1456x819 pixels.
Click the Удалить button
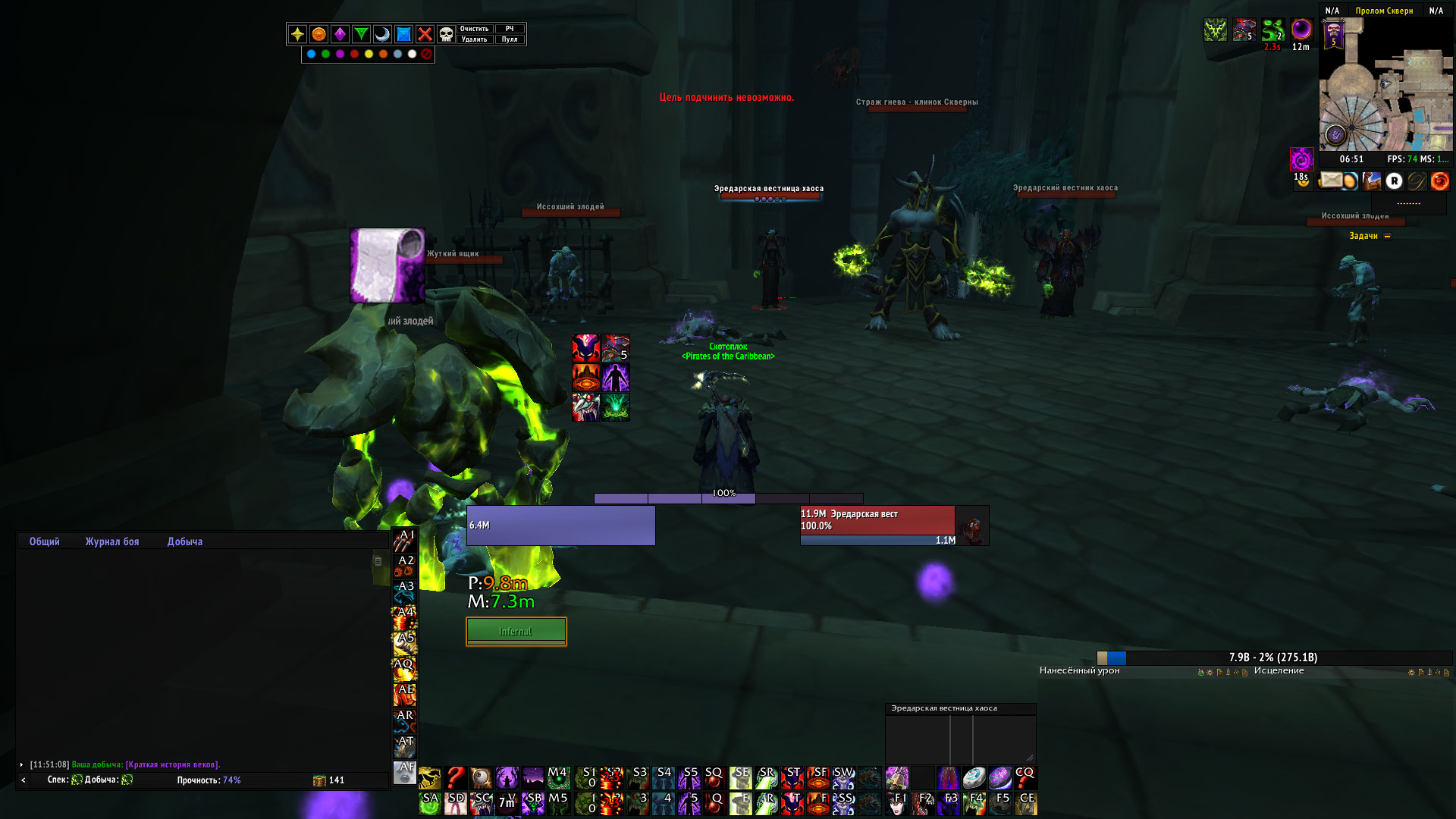474,39
